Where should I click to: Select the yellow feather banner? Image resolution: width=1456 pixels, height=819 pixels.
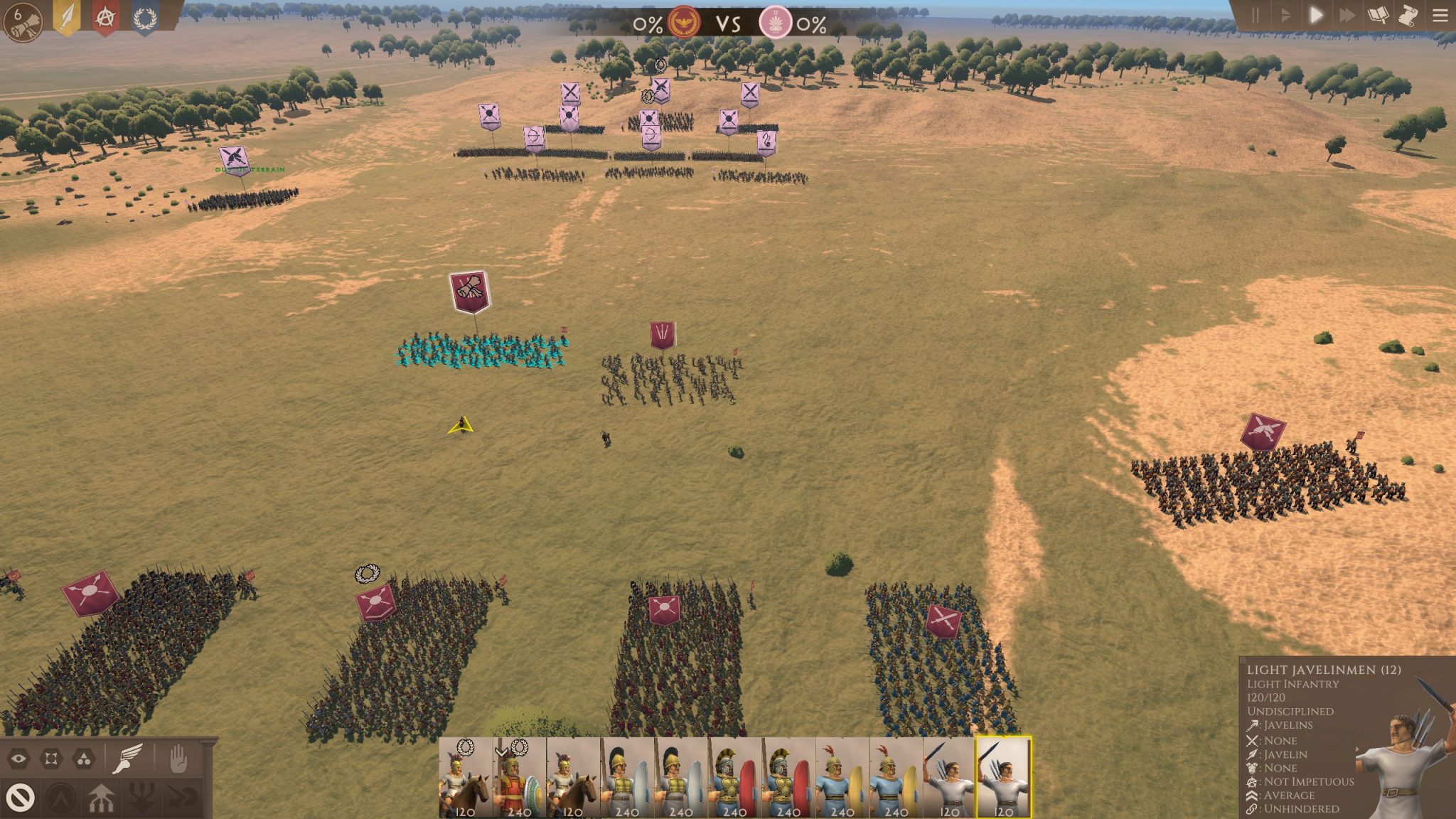click(67, 18)
